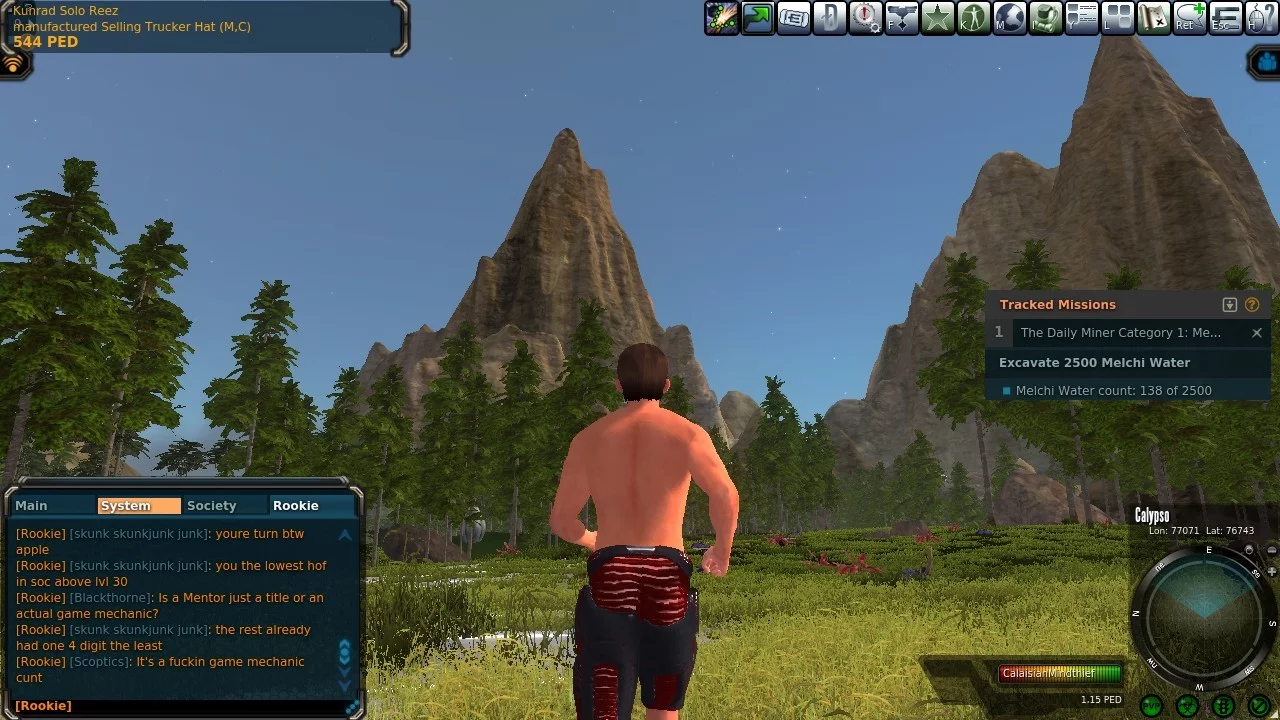Zoom out the radar with minus button
The height and width of the screenshot is (720, 1280).
tap(1272, 550)
